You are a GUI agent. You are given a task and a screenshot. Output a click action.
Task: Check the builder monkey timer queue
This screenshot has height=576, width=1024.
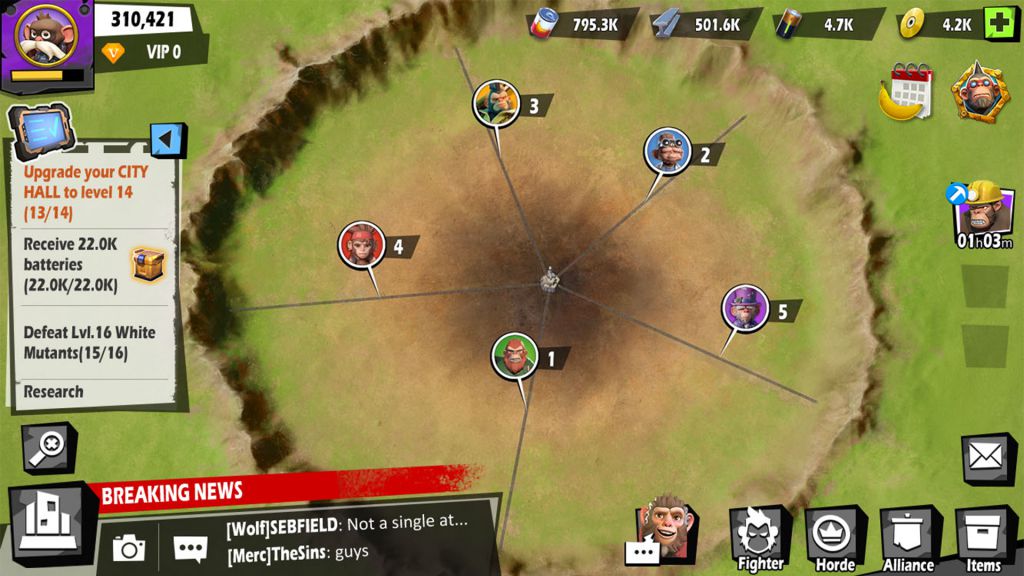[x=984, y=213]
